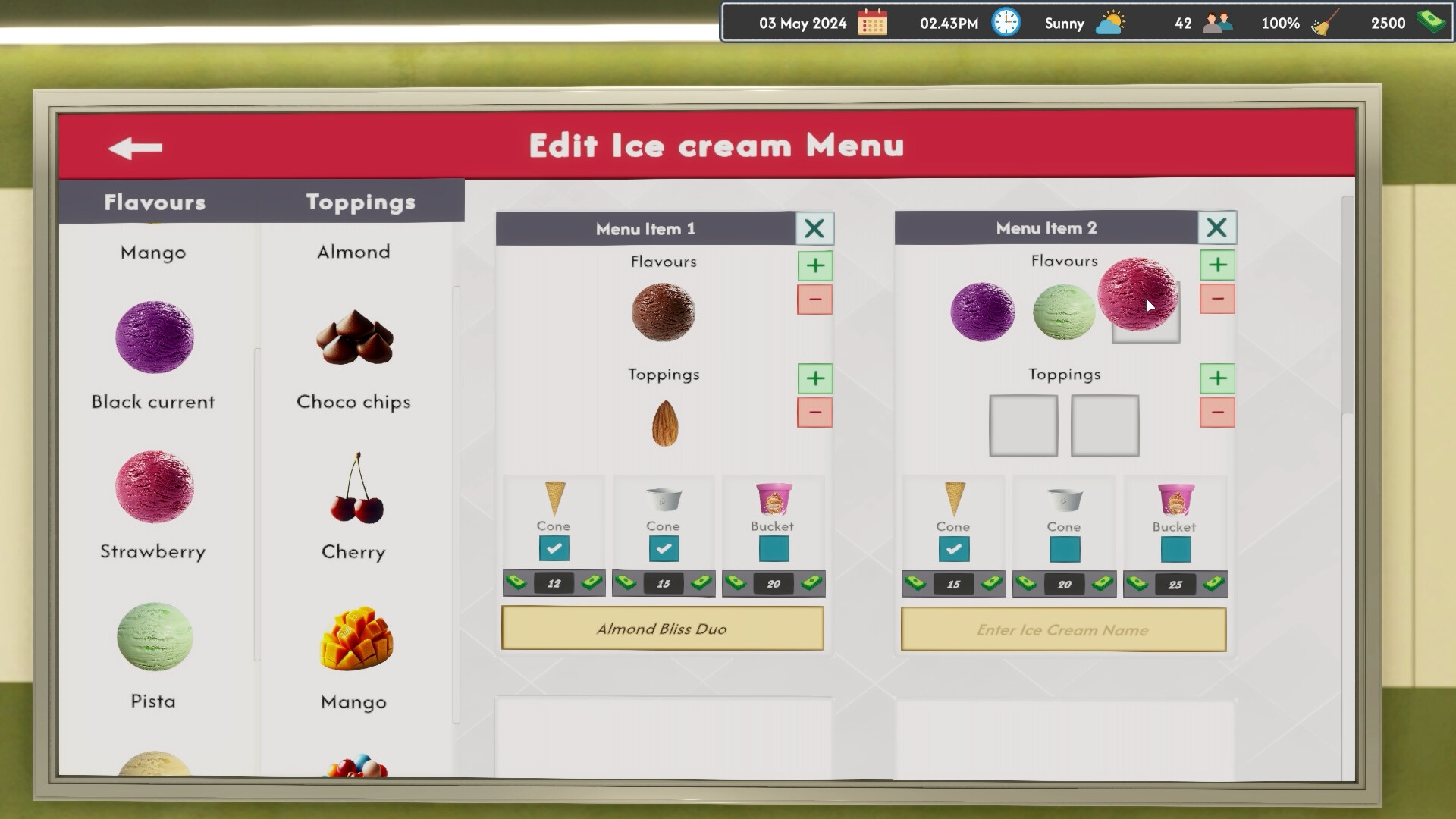Close the Menu Item 2 card
This screenshot has width=1456, height=819.
tap(1218, 227)
